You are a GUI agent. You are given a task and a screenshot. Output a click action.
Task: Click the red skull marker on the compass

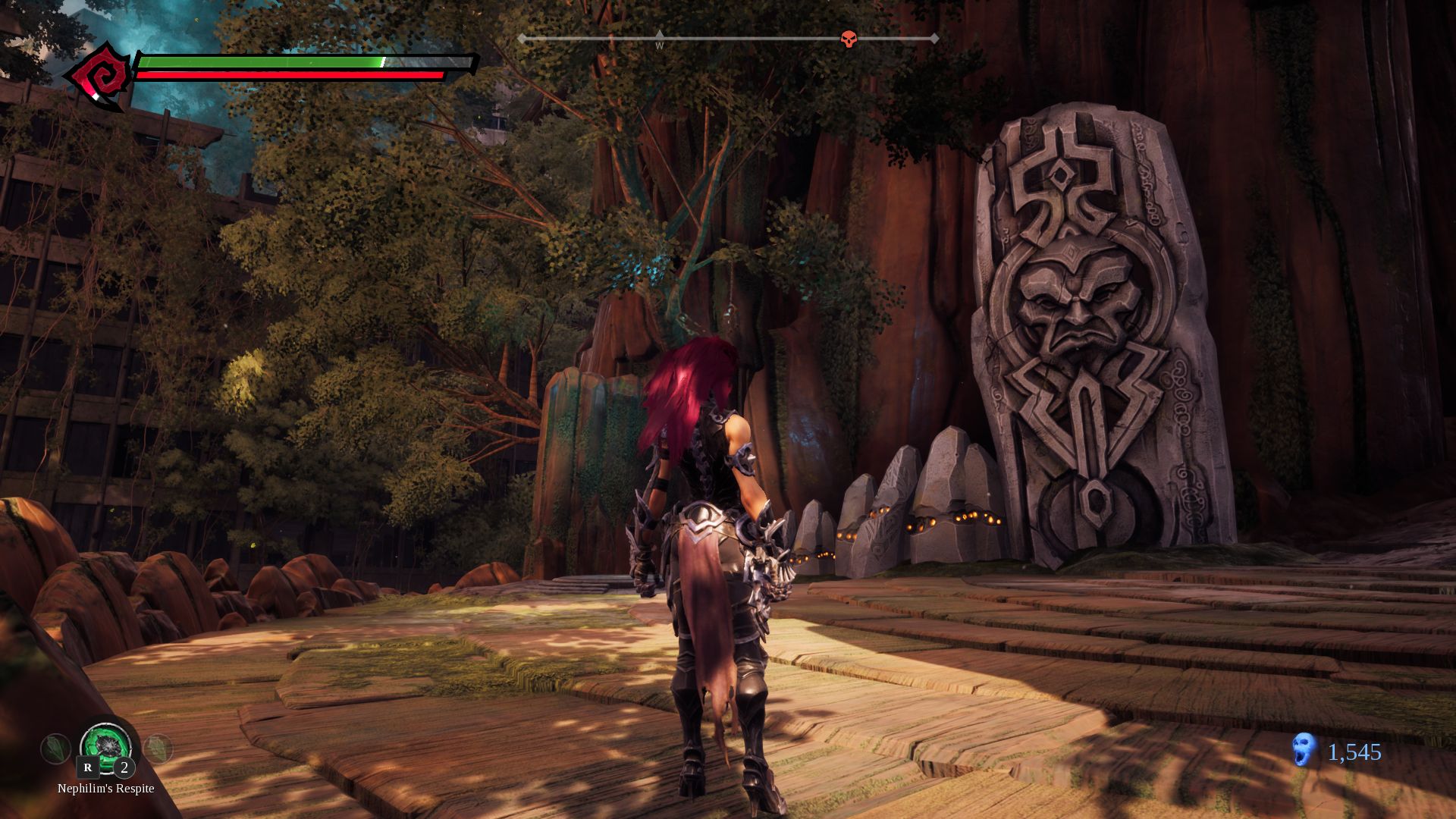pyautogui.click(x=849, y=39)
